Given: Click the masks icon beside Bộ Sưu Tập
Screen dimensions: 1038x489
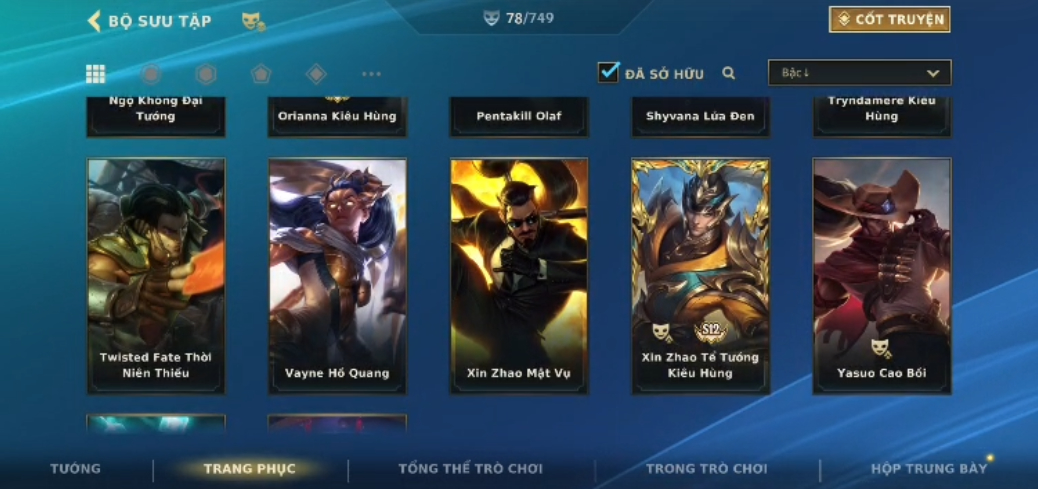Looking at the screenshot, I should click(252, 21).
